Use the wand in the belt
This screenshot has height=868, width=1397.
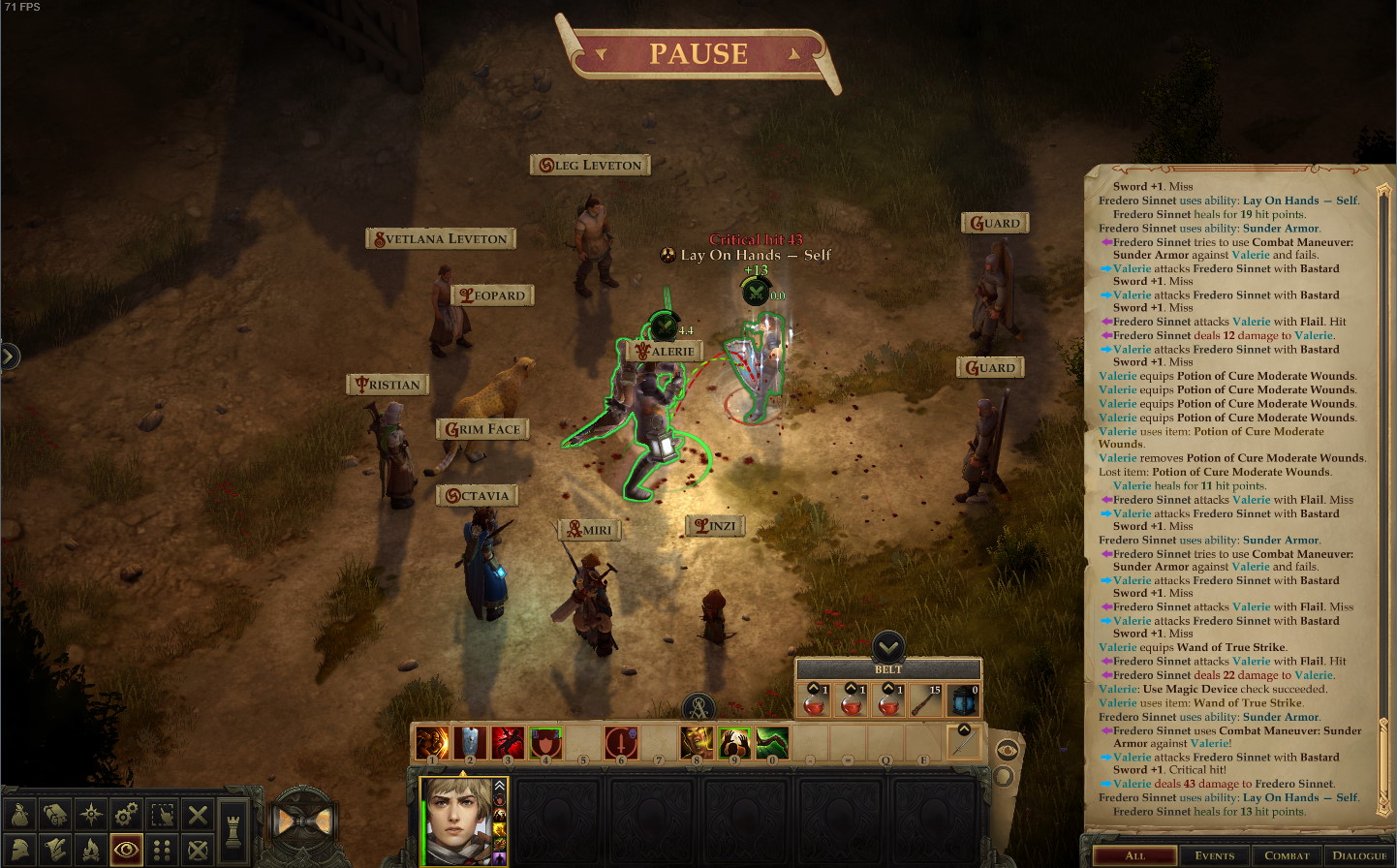926,700
